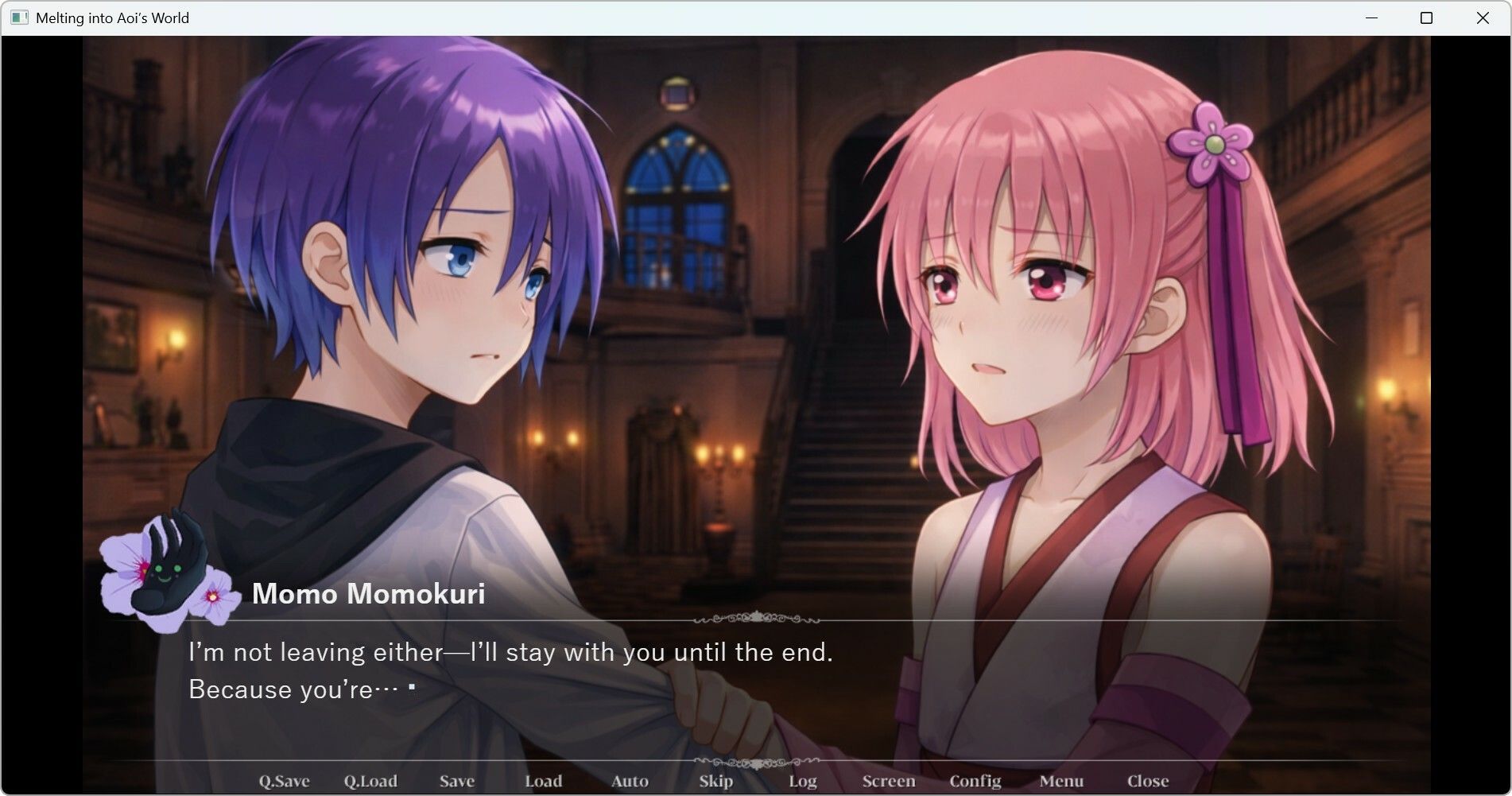Select Close to exit the game
This screenshot has height=796, width=1512.
click(1146, 781)
